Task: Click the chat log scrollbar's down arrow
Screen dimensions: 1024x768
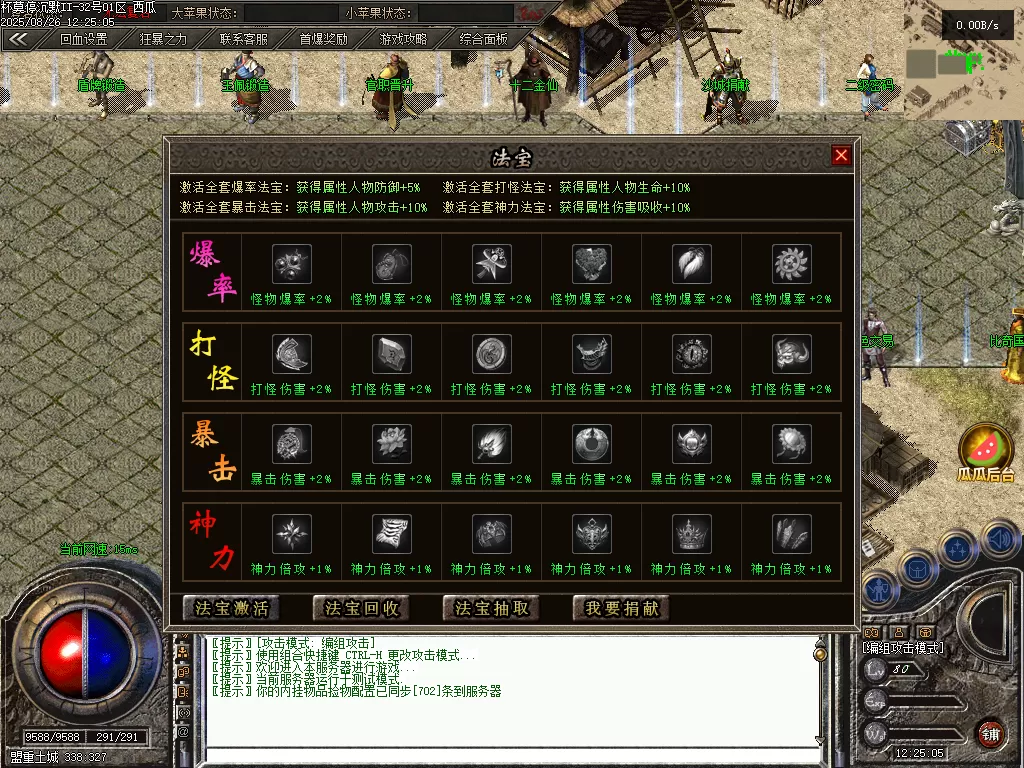Action: pyautogui.click(x=820, y=740)
